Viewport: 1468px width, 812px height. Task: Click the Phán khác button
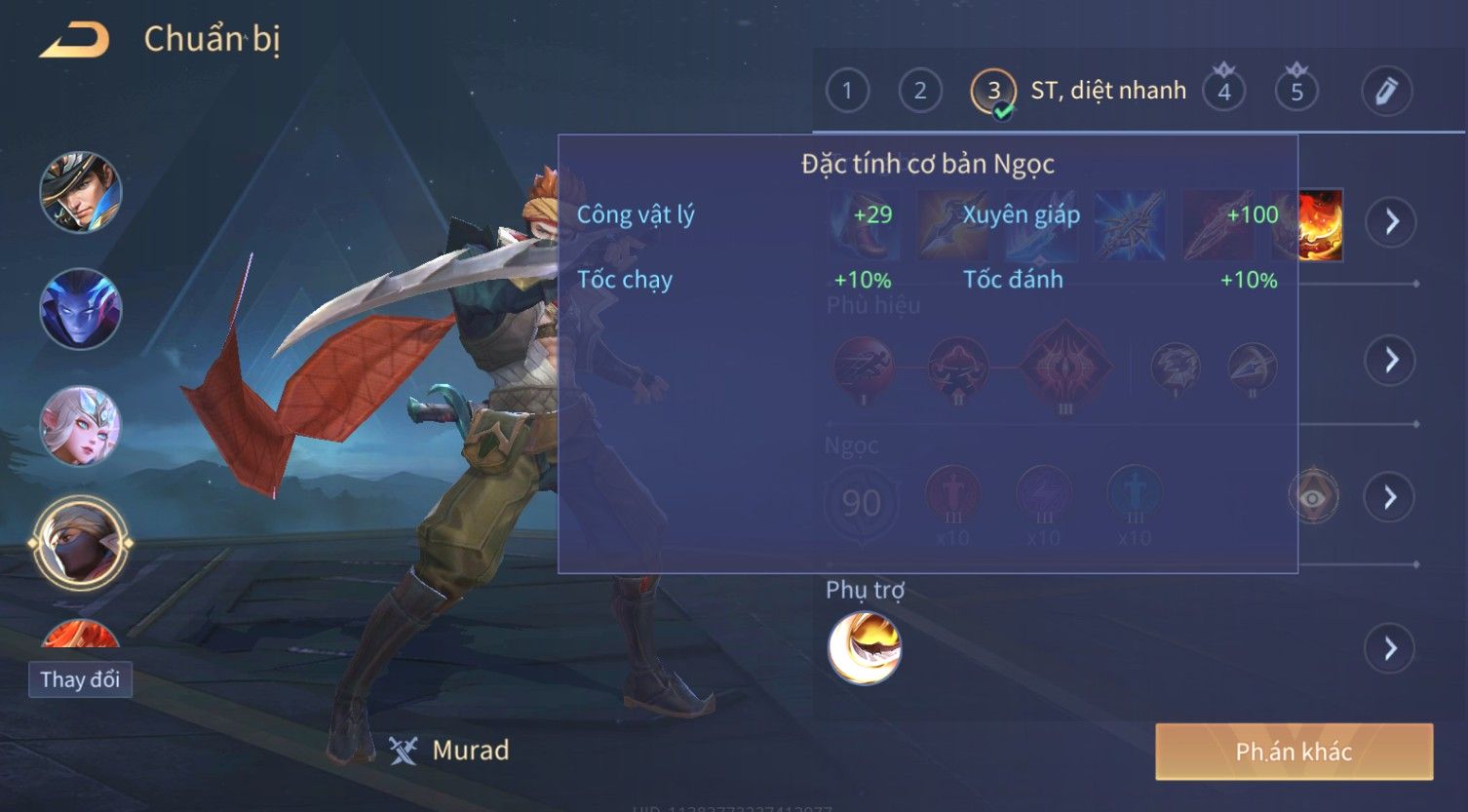pos(1294,752)
